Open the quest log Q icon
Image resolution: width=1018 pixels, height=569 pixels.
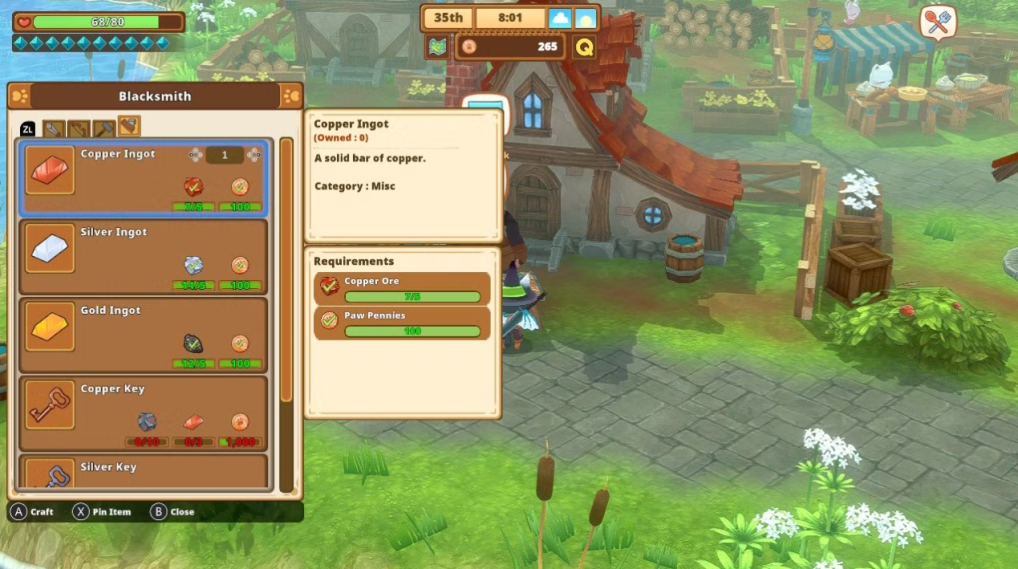[x=584, y=46]
